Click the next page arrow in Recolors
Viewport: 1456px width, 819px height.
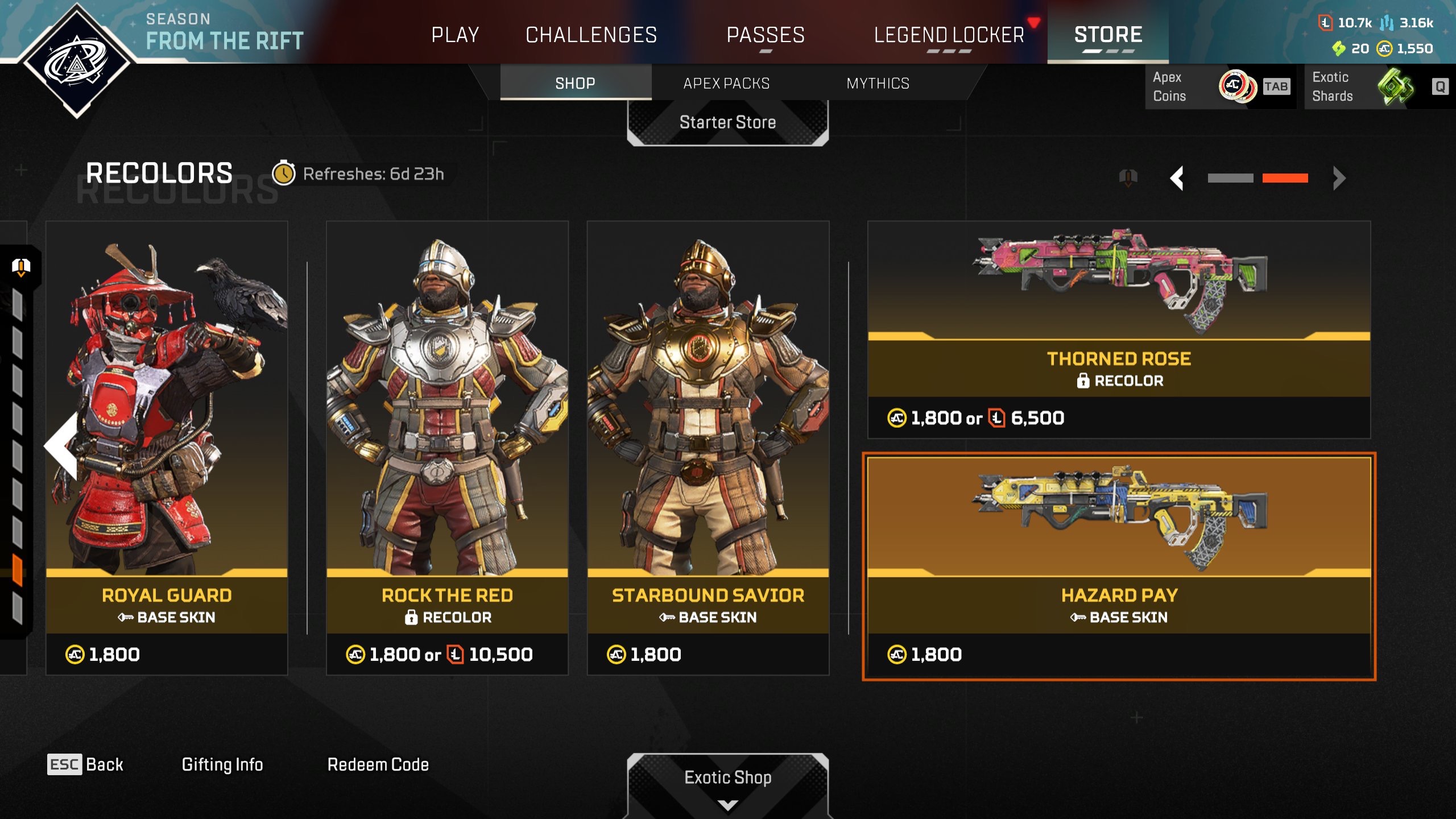point(1339,178)
